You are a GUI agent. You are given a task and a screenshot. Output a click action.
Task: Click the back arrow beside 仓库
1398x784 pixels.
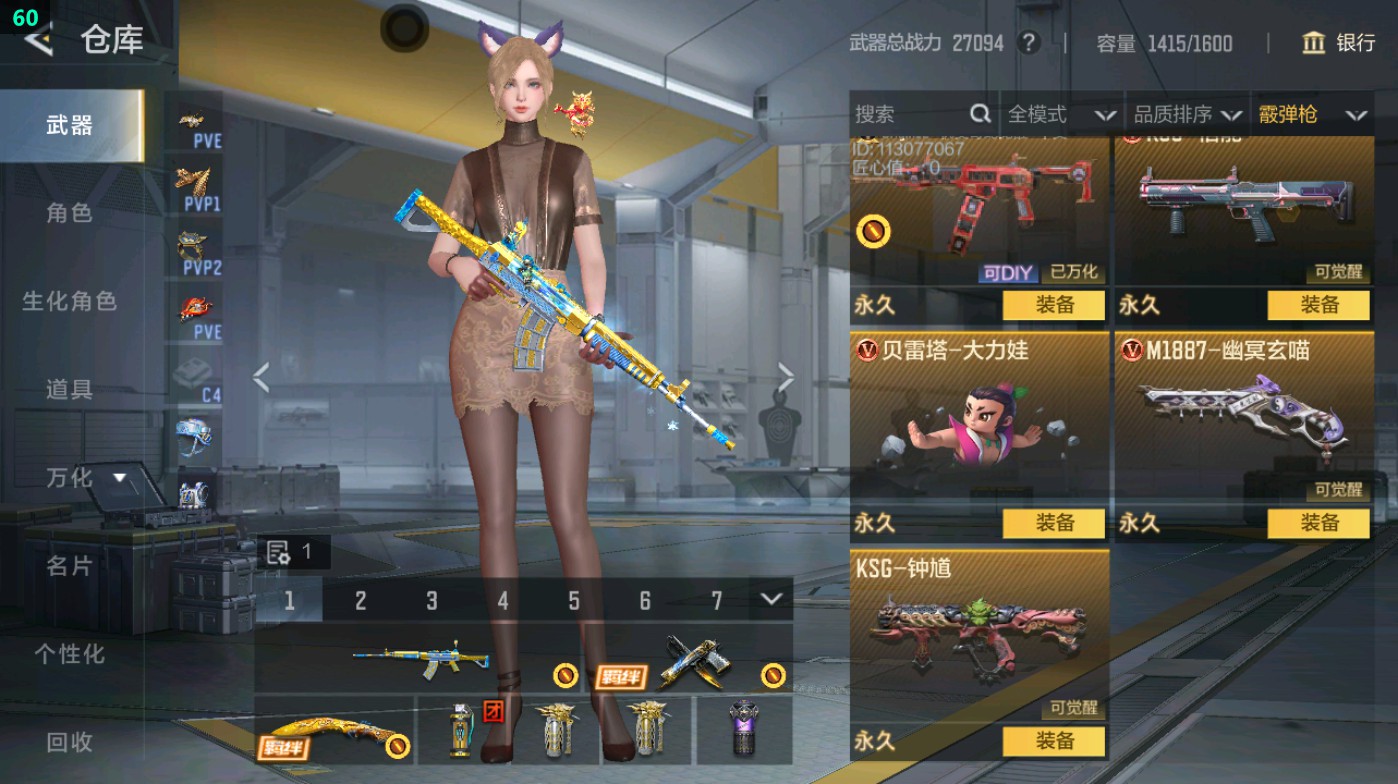[x=36, y=41]
